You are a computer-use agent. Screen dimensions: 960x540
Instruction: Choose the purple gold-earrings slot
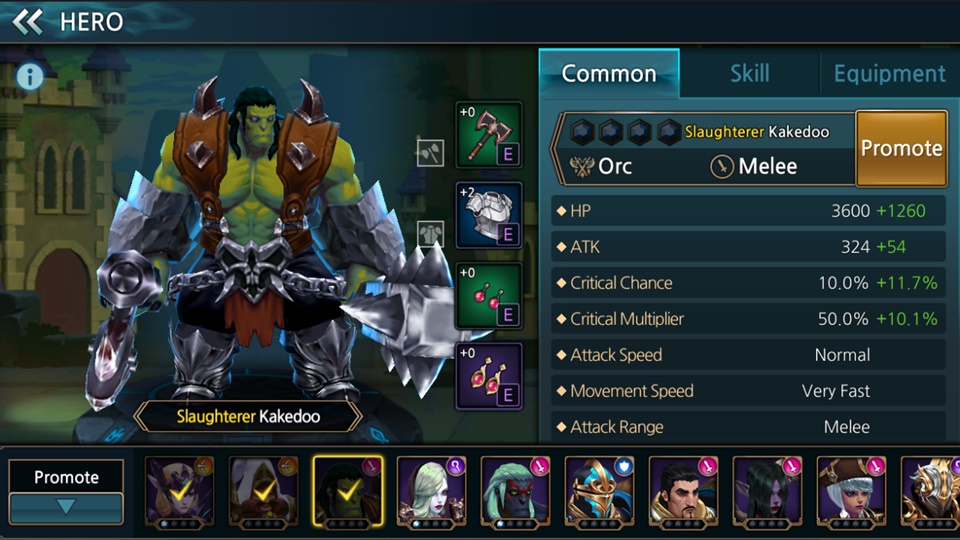pos(489,376)
